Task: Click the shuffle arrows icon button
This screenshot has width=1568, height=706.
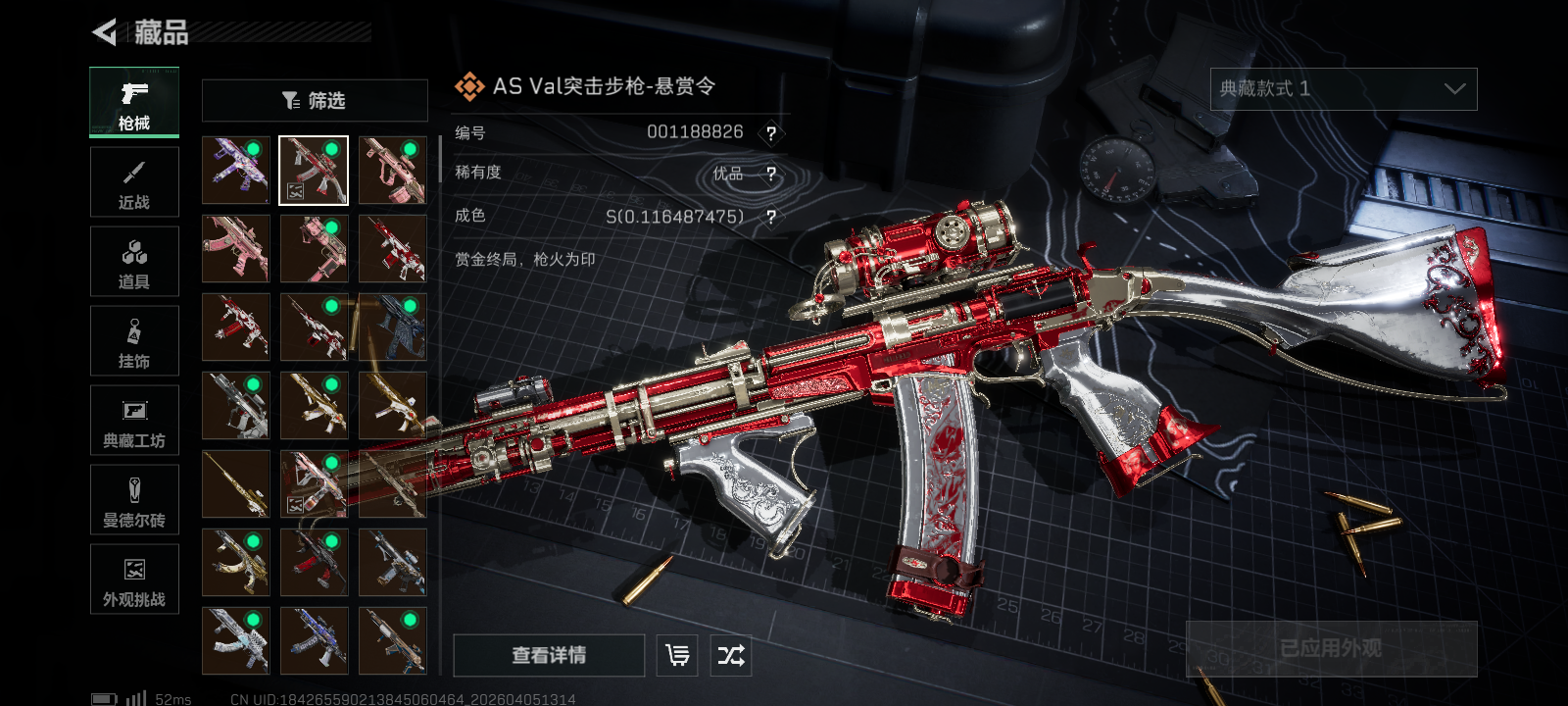Action: pos(731,655)
